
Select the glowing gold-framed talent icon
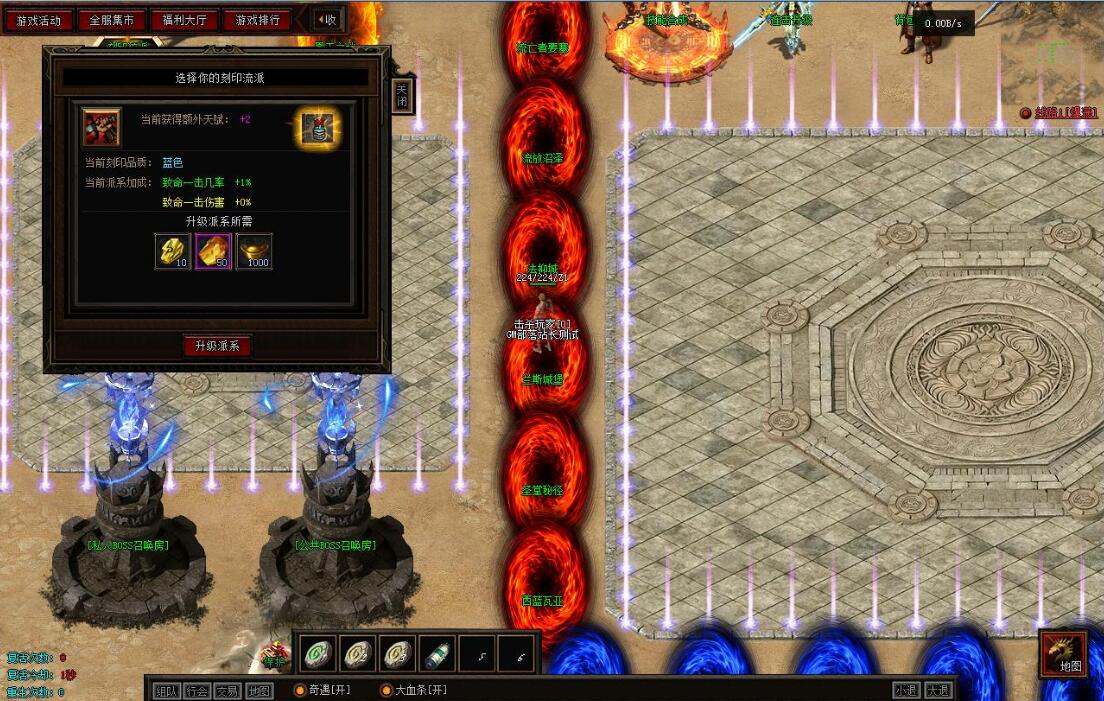[319, 129]
